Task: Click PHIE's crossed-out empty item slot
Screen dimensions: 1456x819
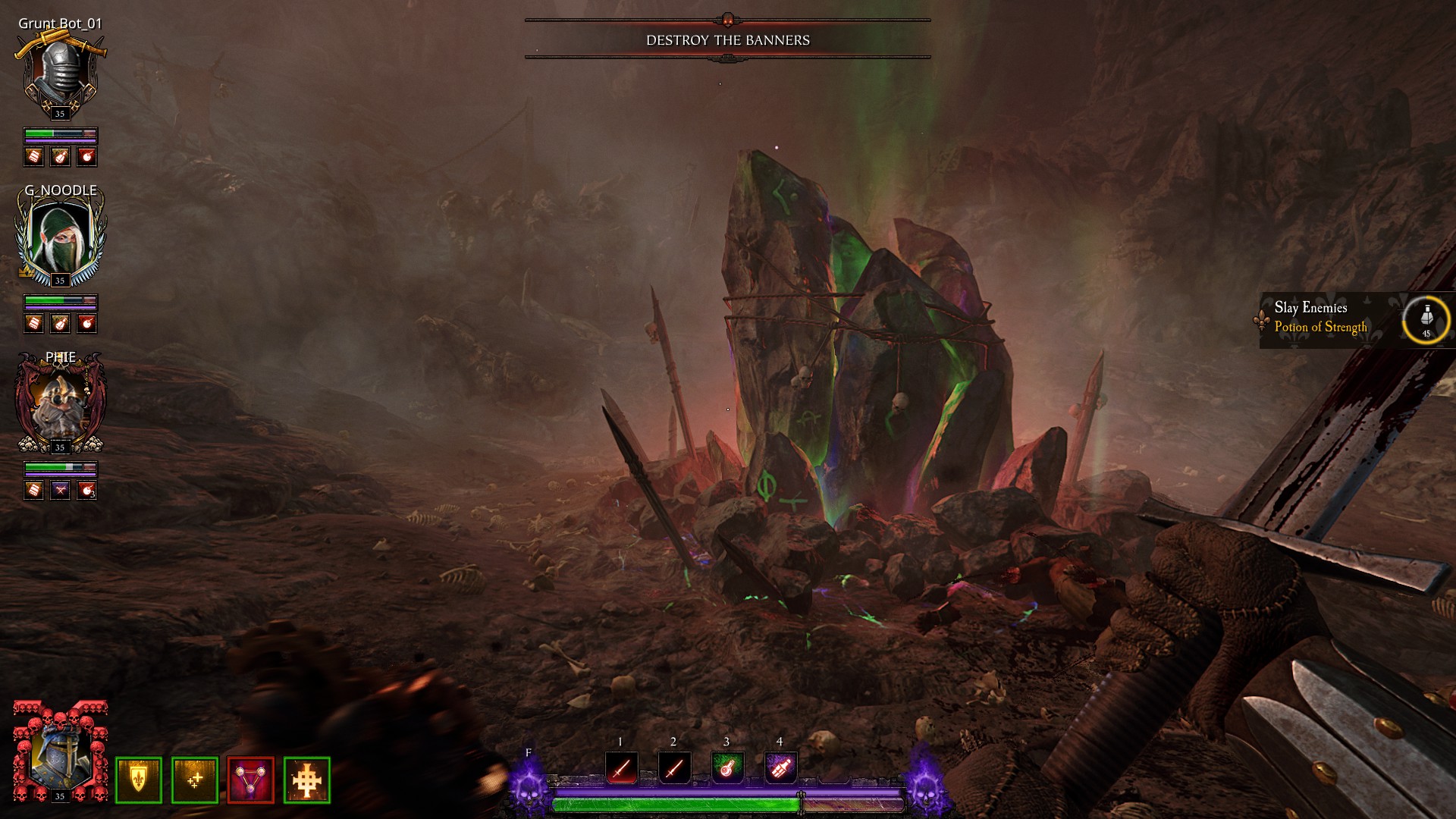Action: point(60,490)
